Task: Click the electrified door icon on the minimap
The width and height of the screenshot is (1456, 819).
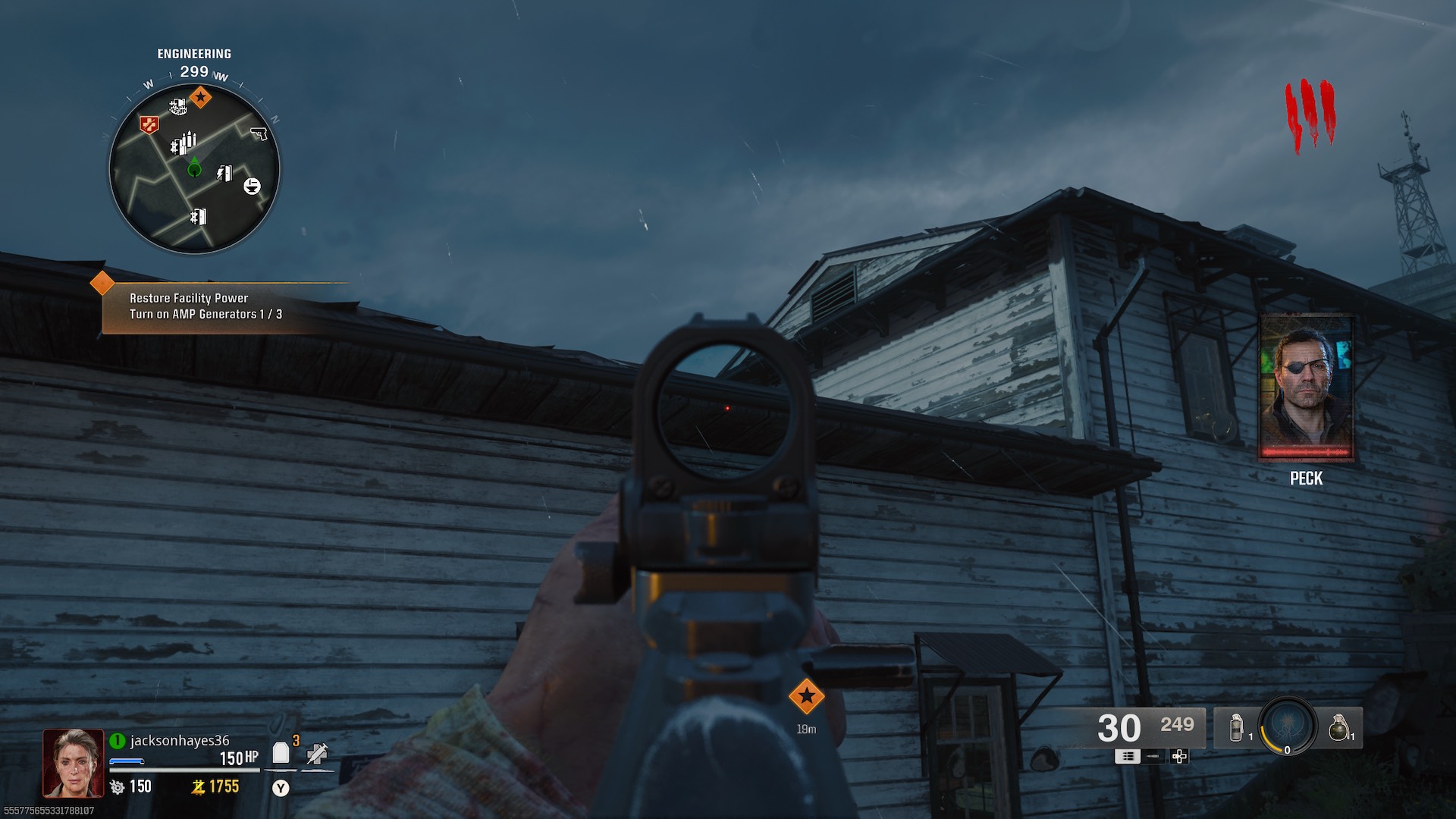Action: coord(224,173)
